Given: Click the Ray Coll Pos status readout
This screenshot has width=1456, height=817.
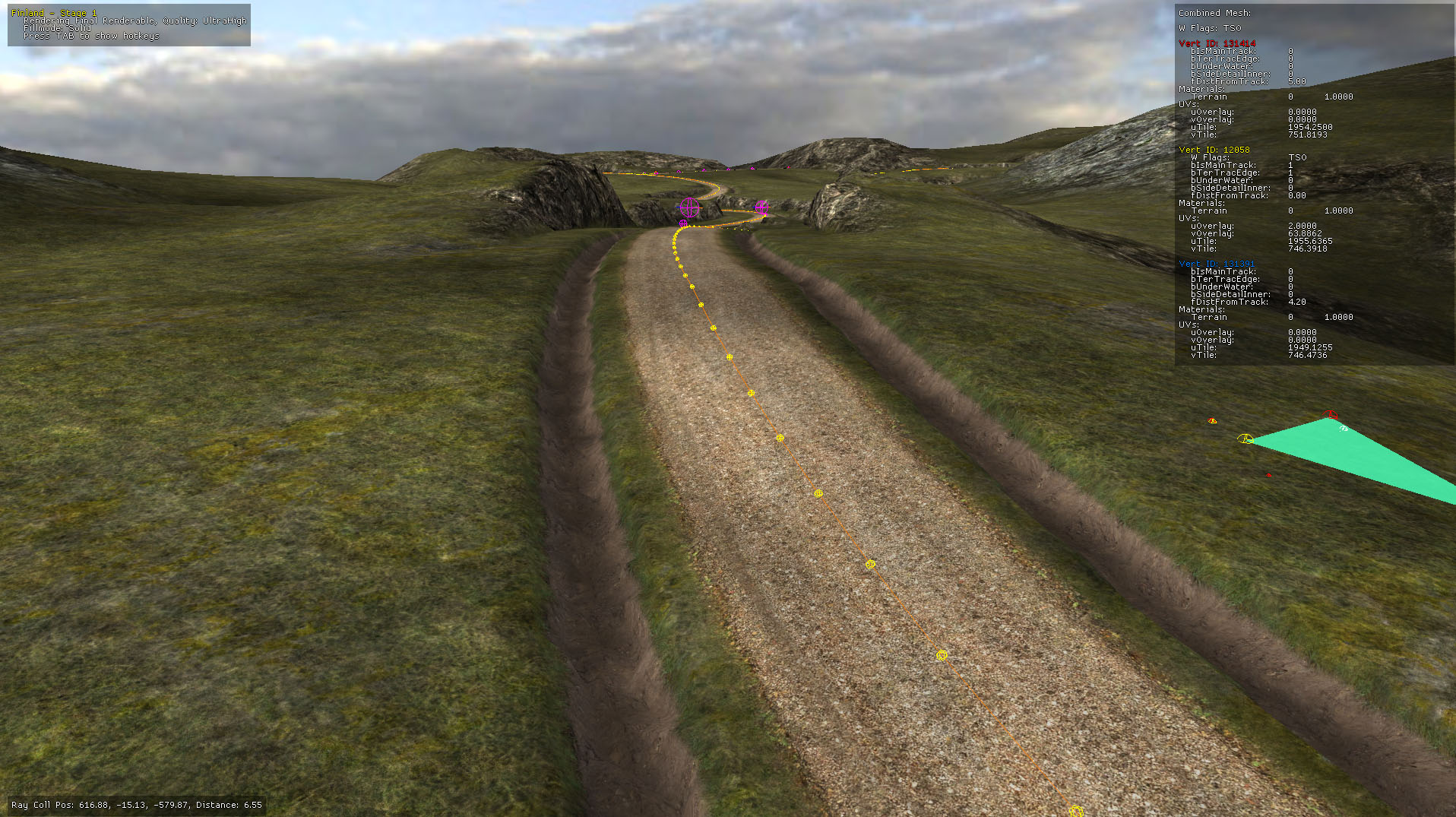Looking at the screenshot, I should [x=138, y=804].
